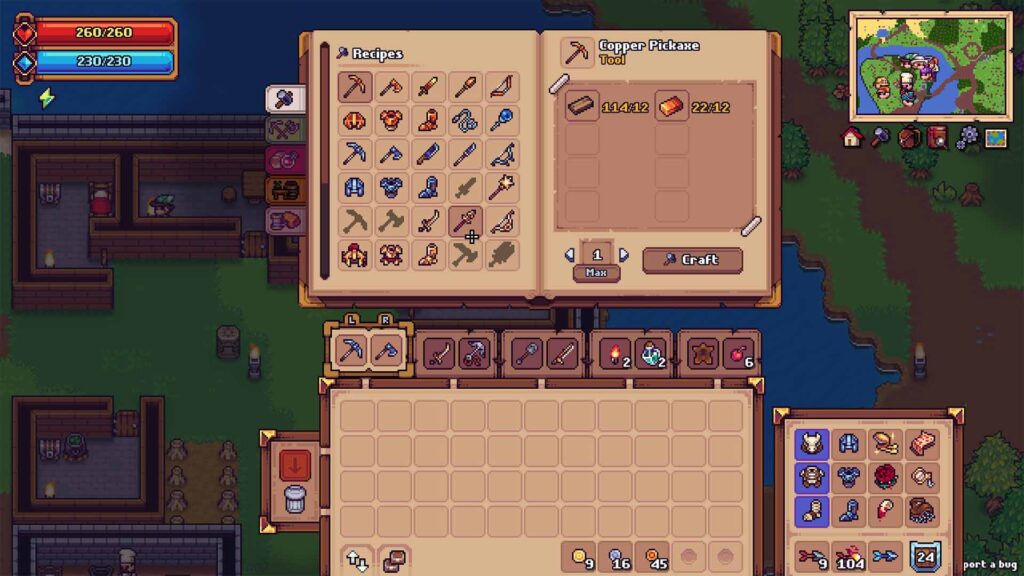Open settings with the gear icon

coord(965,138)
